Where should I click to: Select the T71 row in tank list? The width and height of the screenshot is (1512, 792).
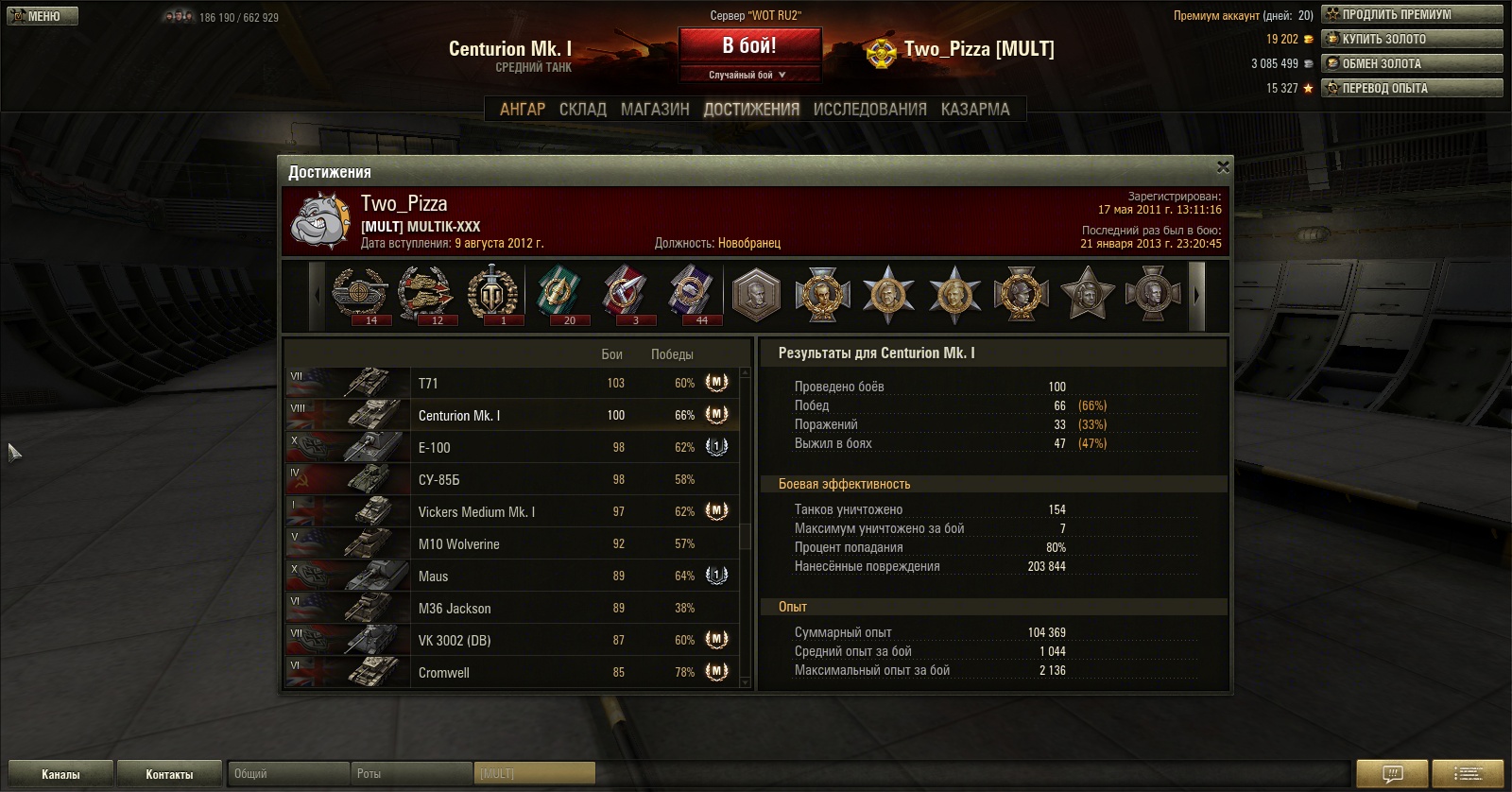[x=510, y=383]
